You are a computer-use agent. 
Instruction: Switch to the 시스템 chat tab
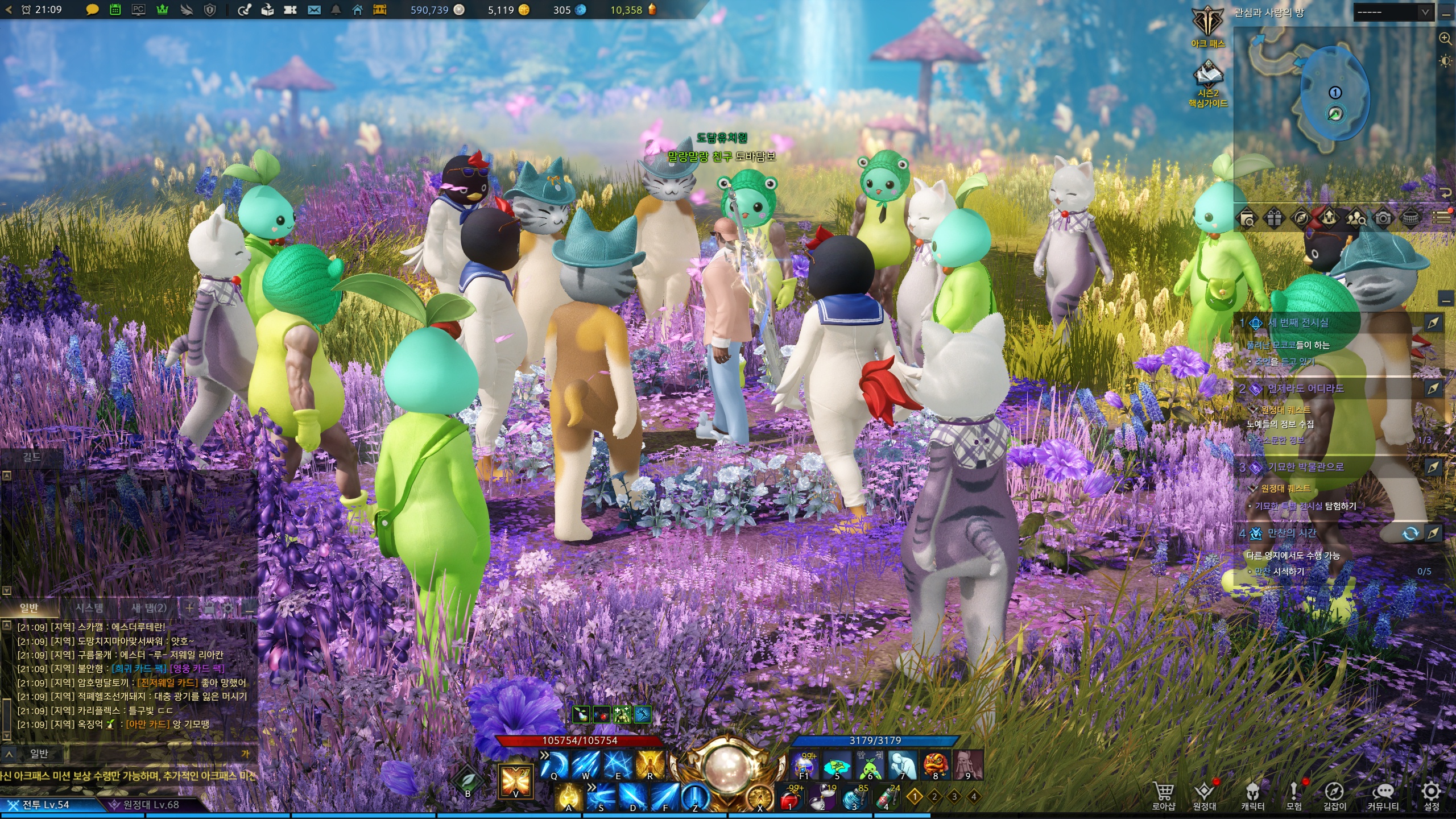(x=89, y=608)
